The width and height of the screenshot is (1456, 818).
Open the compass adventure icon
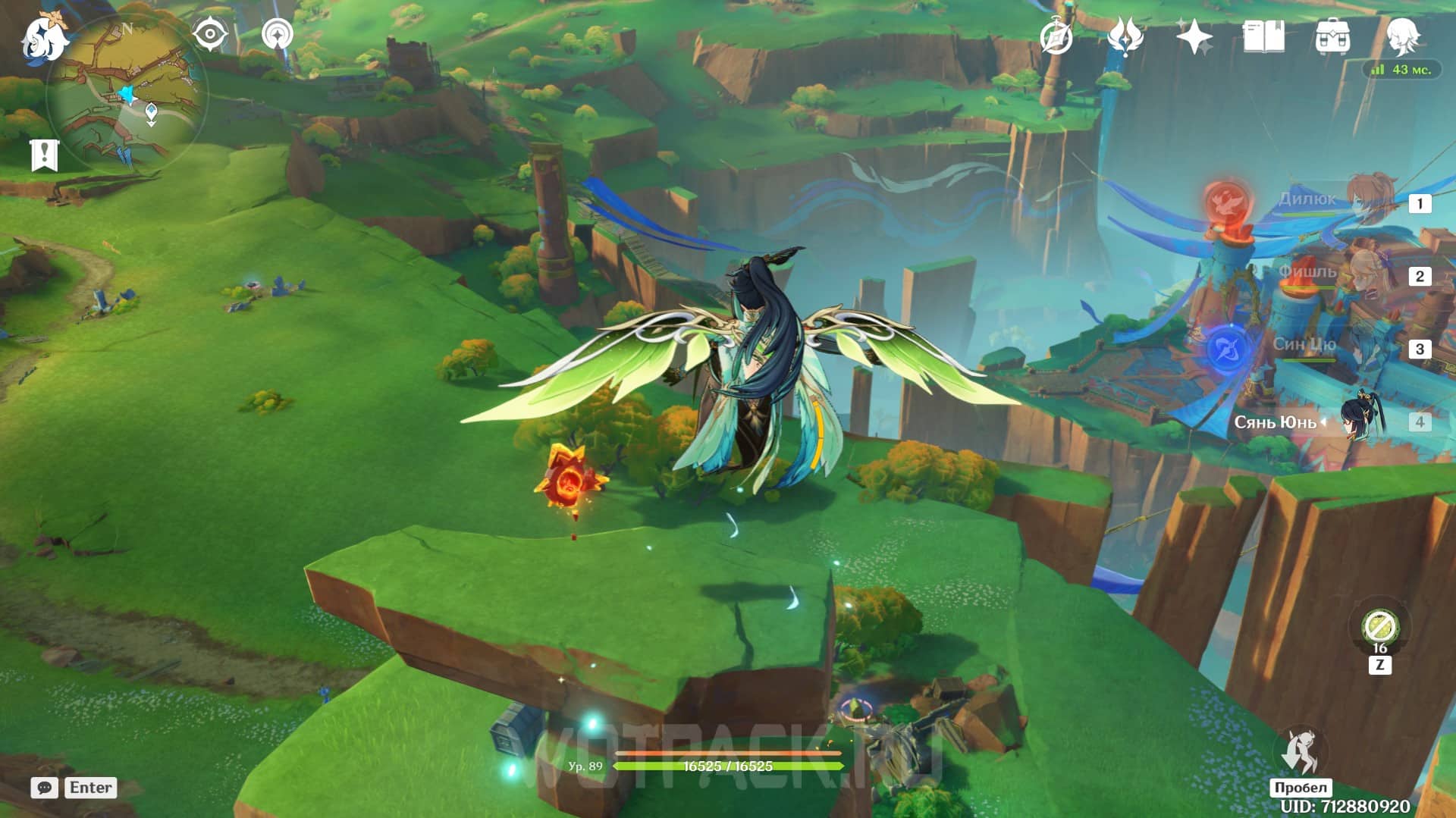pos(1056,37)
